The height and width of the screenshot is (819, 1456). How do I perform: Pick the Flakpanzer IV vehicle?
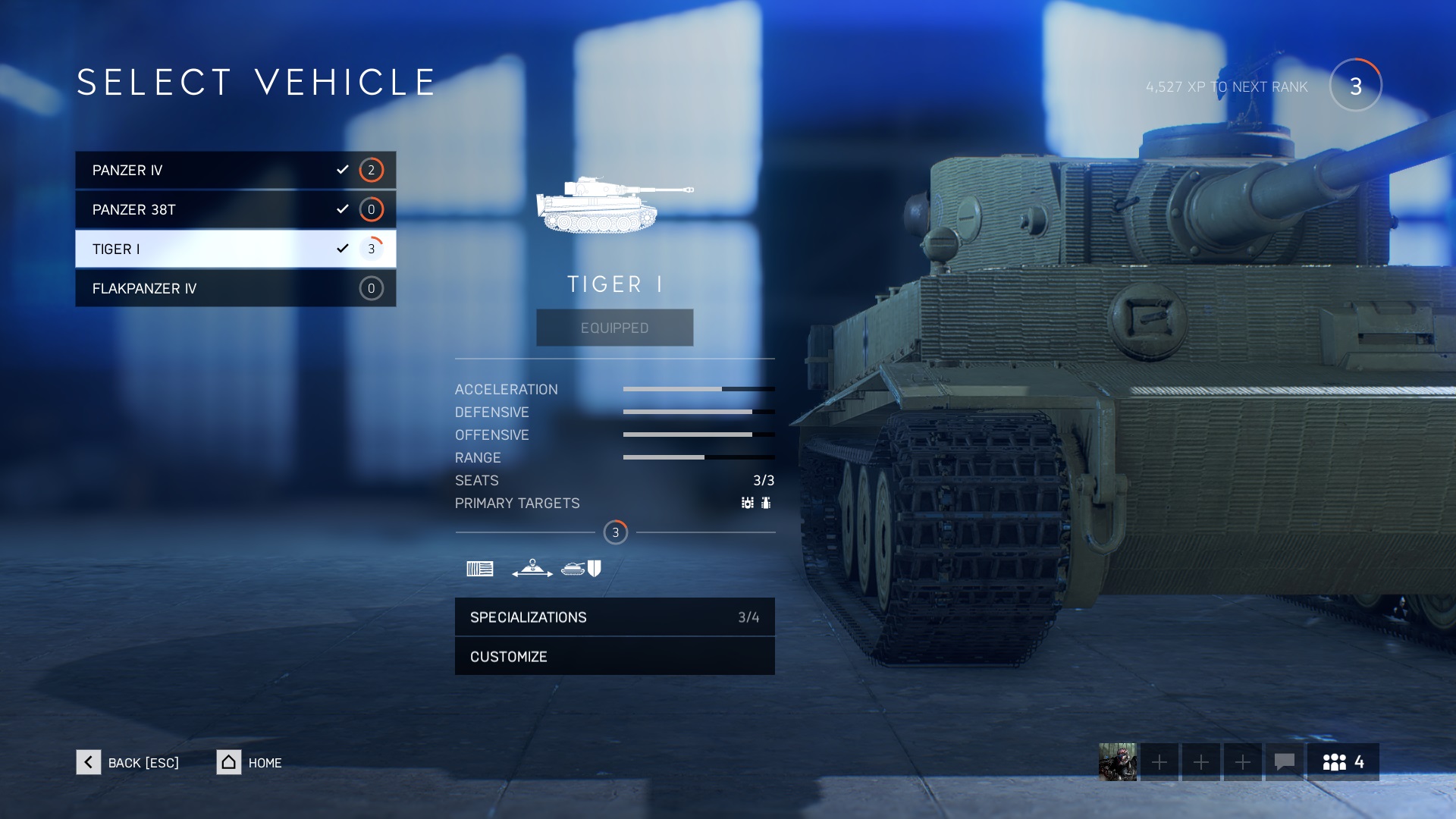pos(235,288)
